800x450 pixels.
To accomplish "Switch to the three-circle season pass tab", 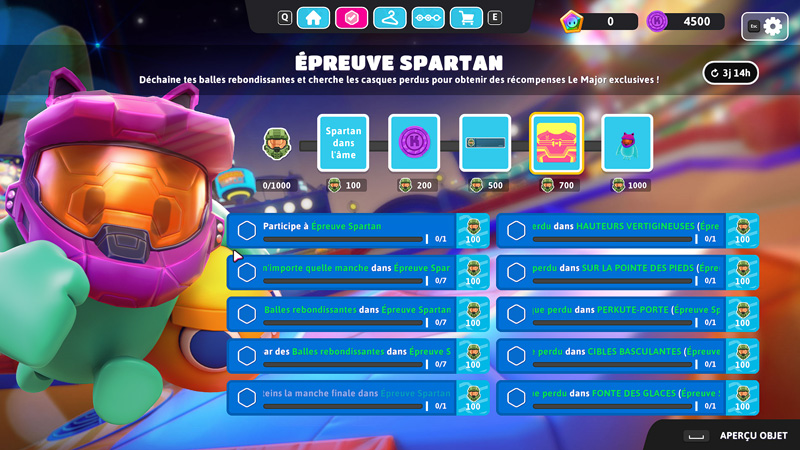I will pos(427,17).
